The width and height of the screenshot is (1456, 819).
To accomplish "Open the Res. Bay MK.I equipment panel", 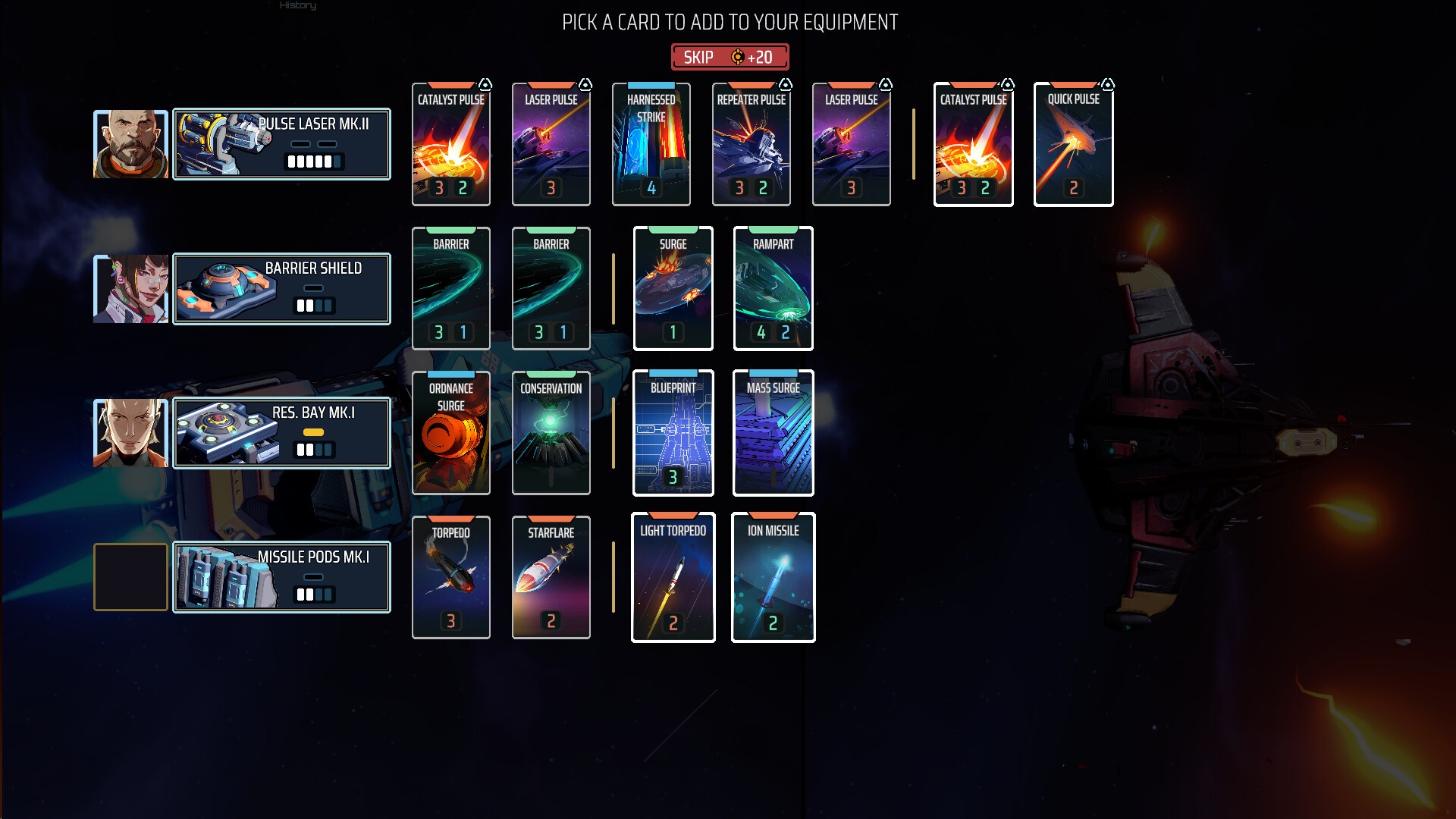I will pos(281,433).
